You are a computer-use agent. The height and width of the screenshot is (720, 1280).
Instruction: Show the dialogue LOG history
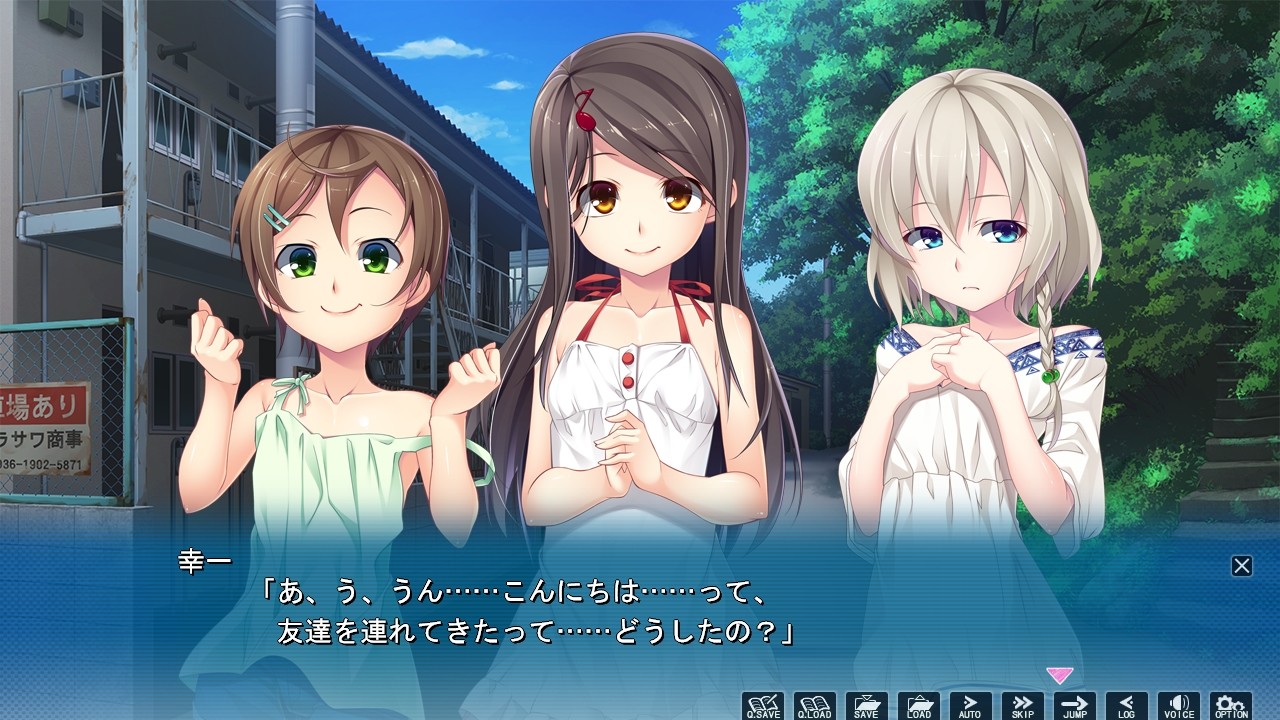point(1127,706)
